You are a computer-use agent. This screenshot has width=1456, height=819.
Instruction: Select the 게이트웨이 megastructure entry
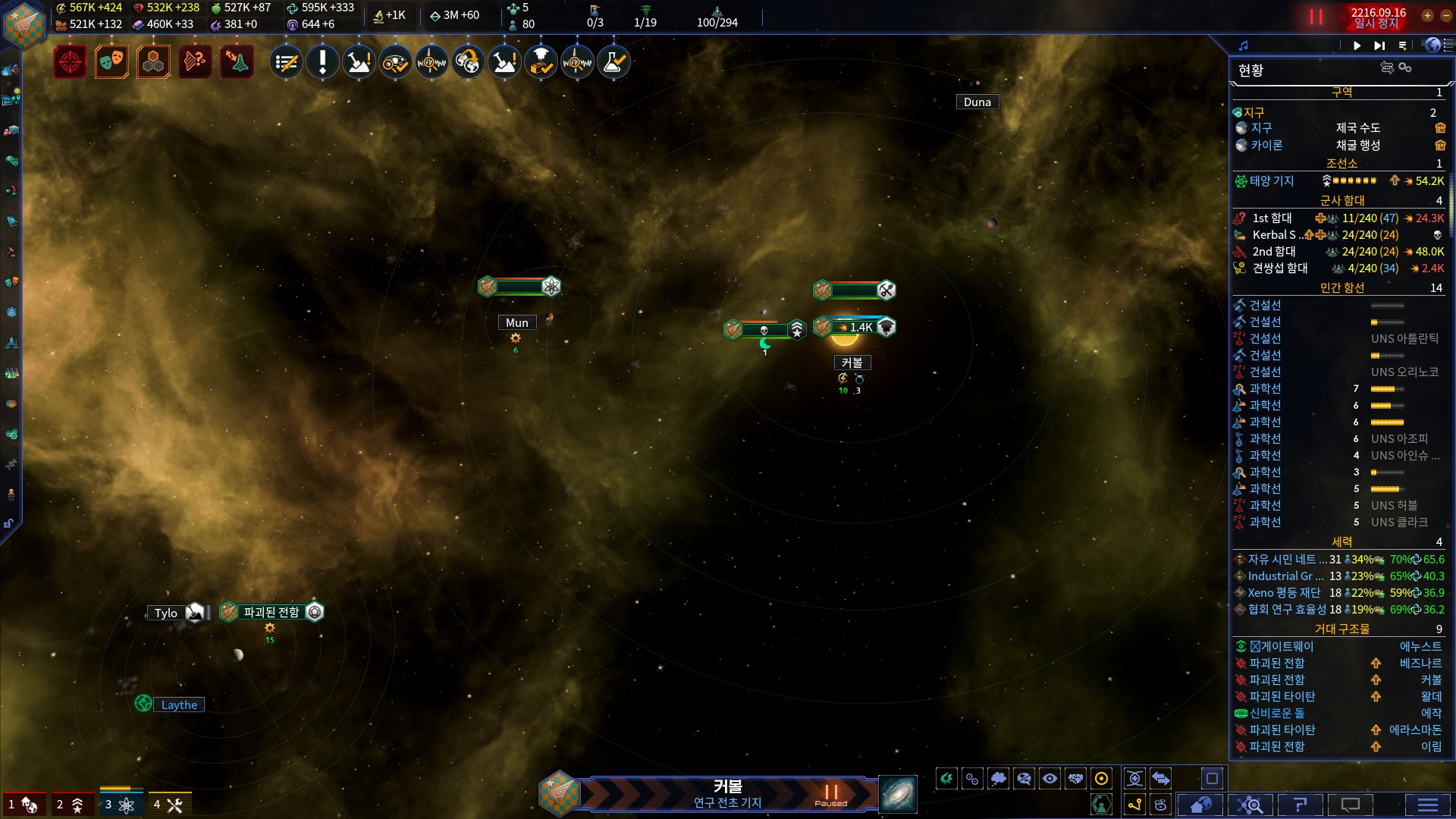tap(1286, 647)
